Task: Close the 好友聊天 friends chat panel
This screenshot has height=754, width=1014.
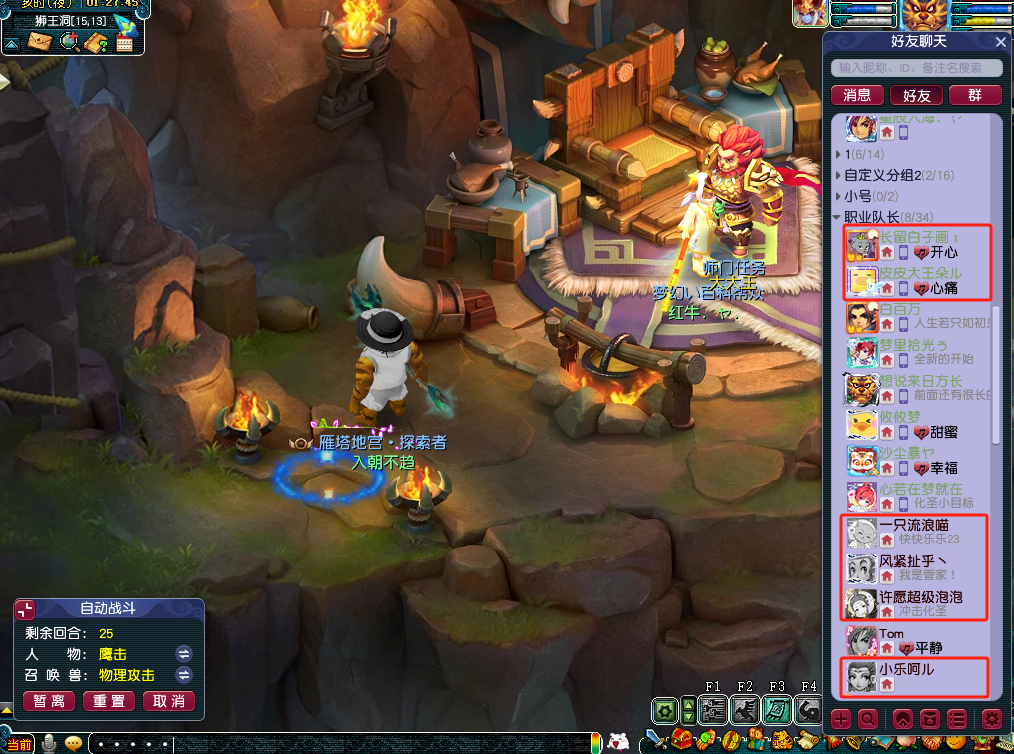Action: click(1001, 42)
